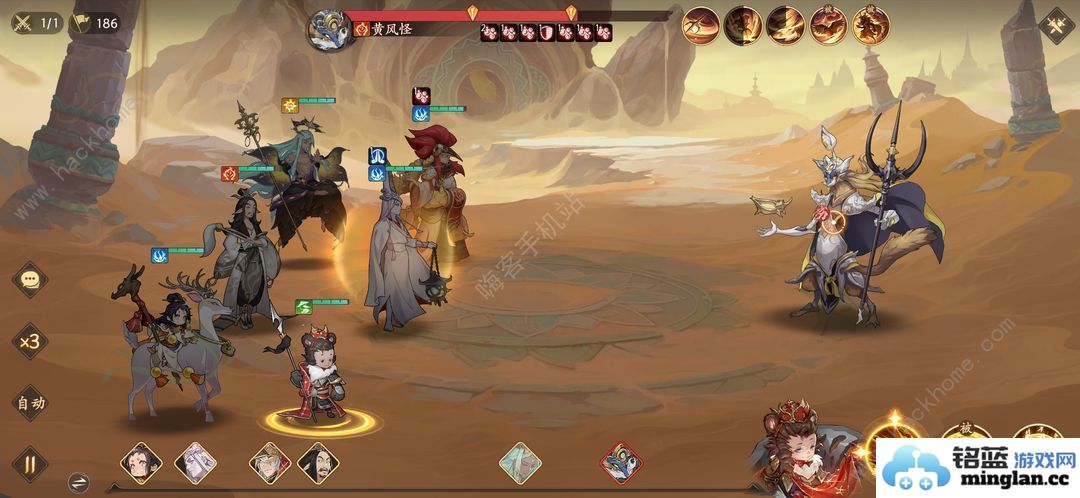Select the half-shaded second boss skill icon
The height and width of the screenshot is (498, 1080).
(x=744, y=24)
